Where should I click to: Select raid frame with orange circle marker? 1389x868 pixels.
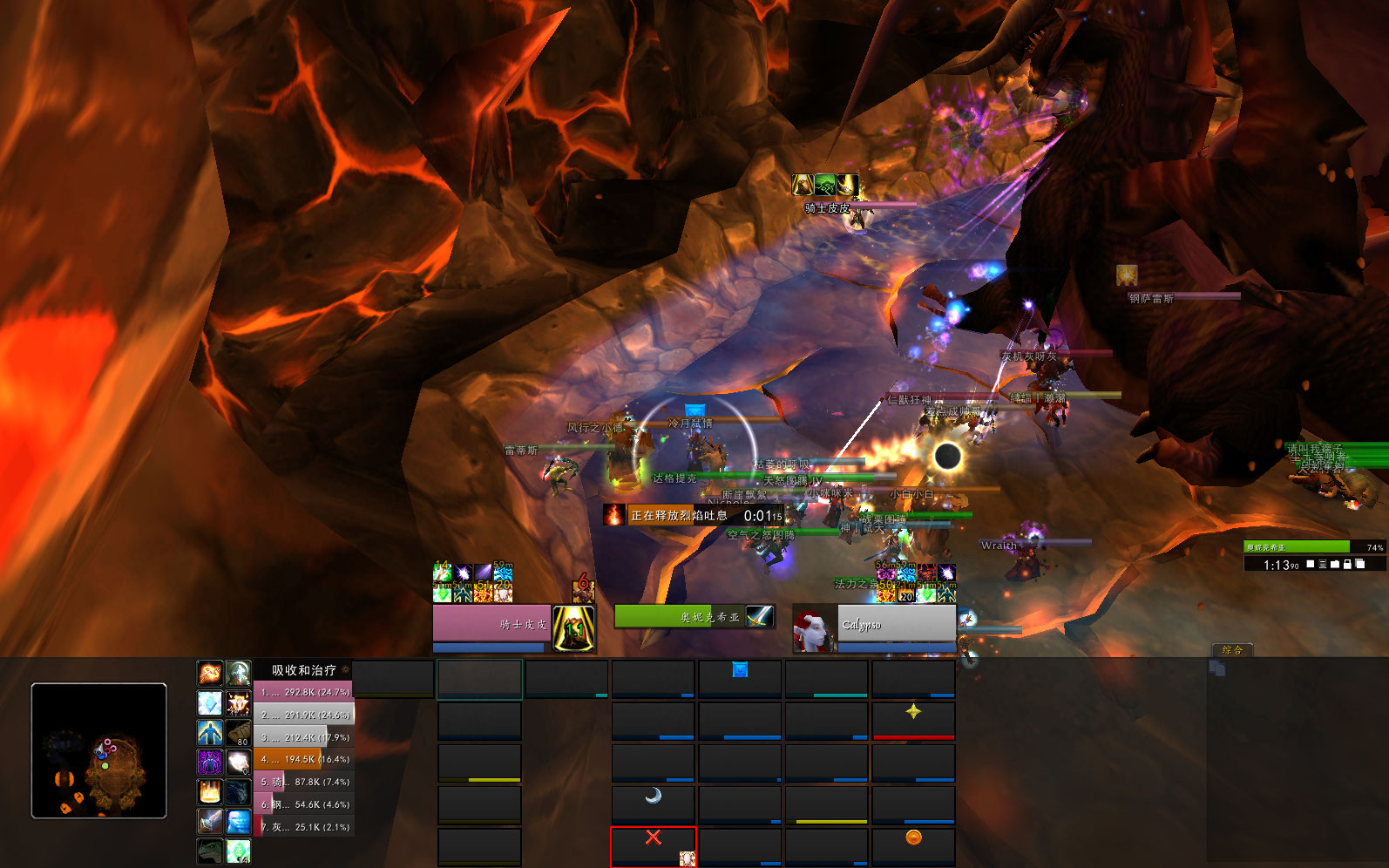(x=913, y=845)
